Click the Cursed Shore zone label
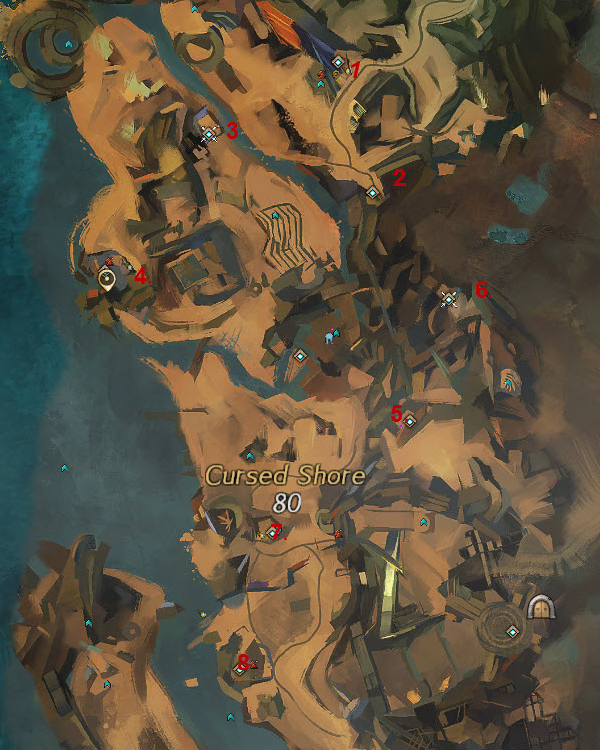 pyautogui.click(x=285, y=476)
